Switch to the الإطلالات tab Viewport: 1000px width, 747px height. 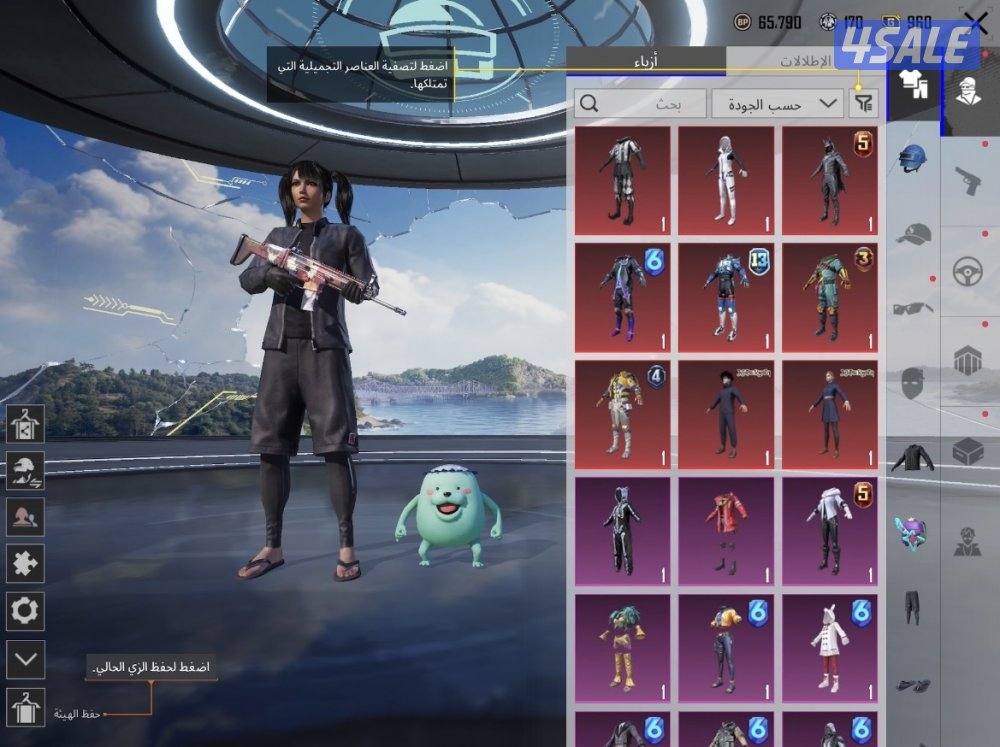coord(805,61)
